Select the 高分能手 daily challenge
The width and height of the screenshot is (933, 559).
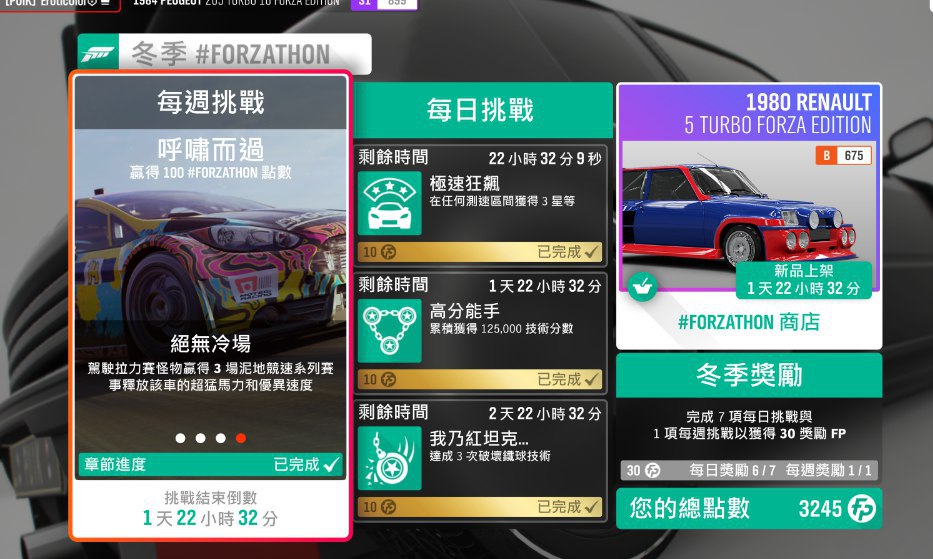(481, 332)
